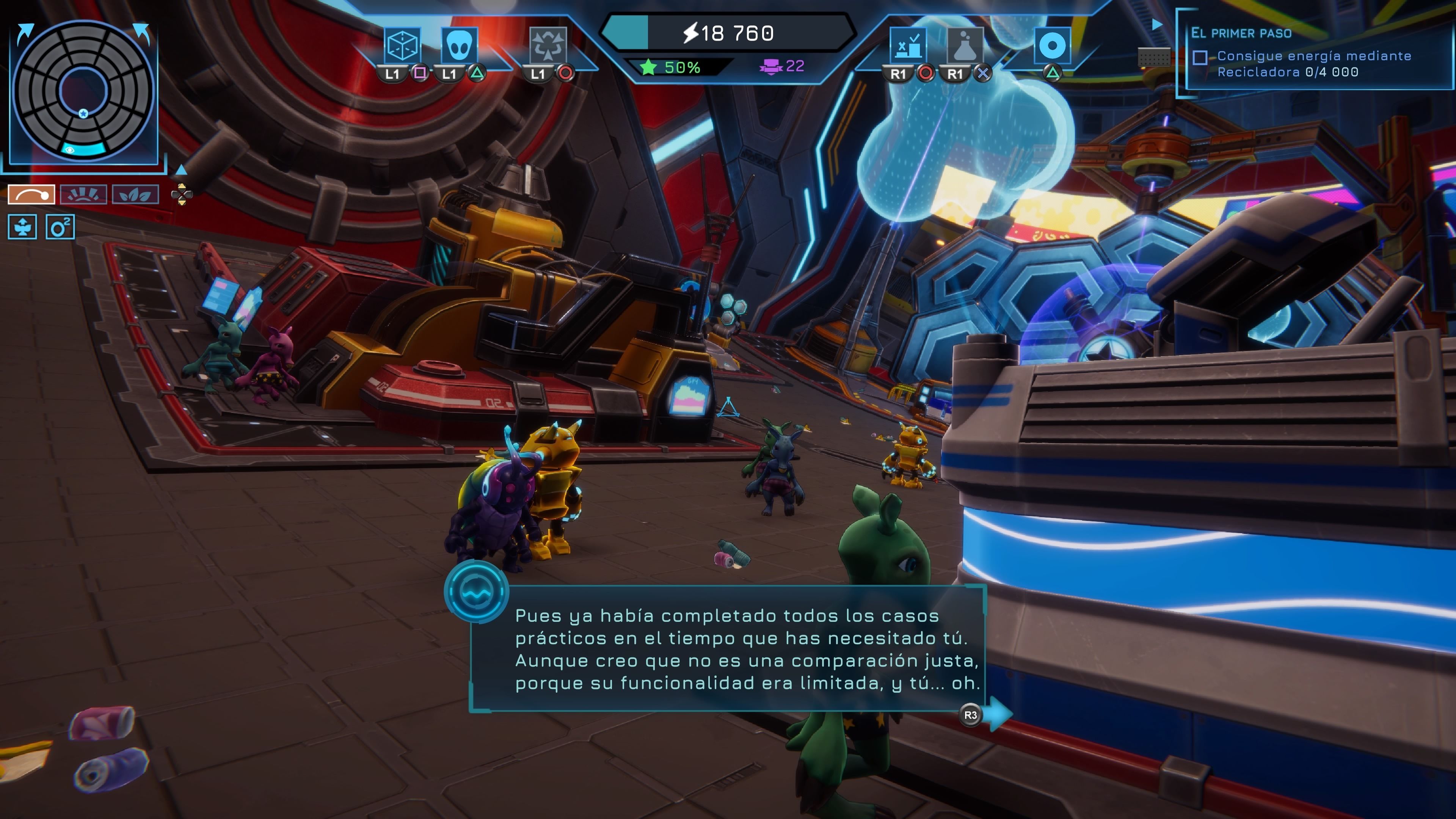Collapse the minimap with the small triangle

(x=181, y=169)
